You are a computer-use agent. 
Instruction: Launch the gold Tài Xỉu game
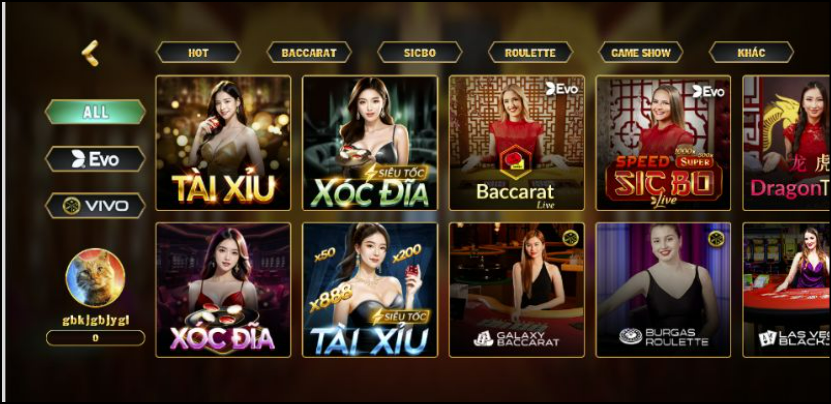click(x=223, y=143)
